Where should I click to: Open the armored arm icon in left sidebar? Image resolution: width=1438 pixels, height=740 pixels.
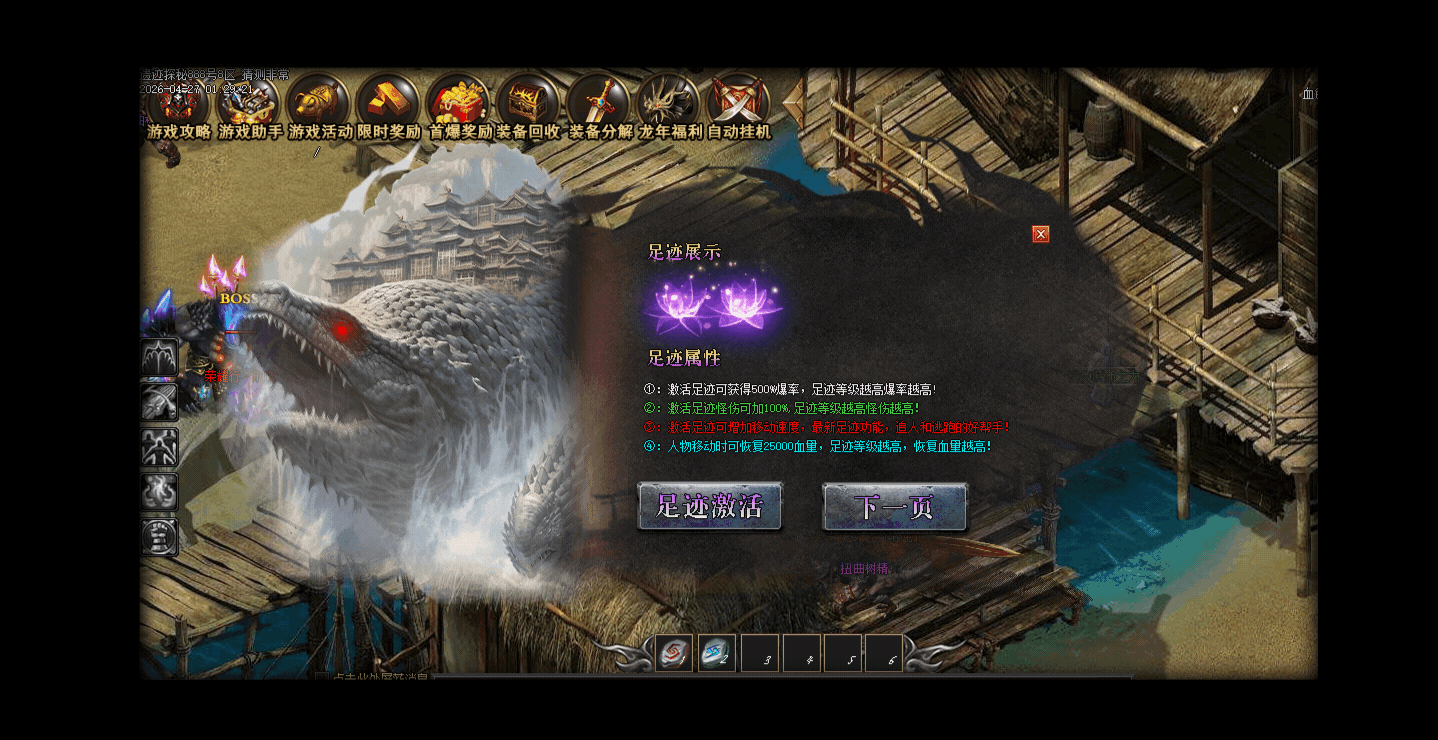pos(160,402)
